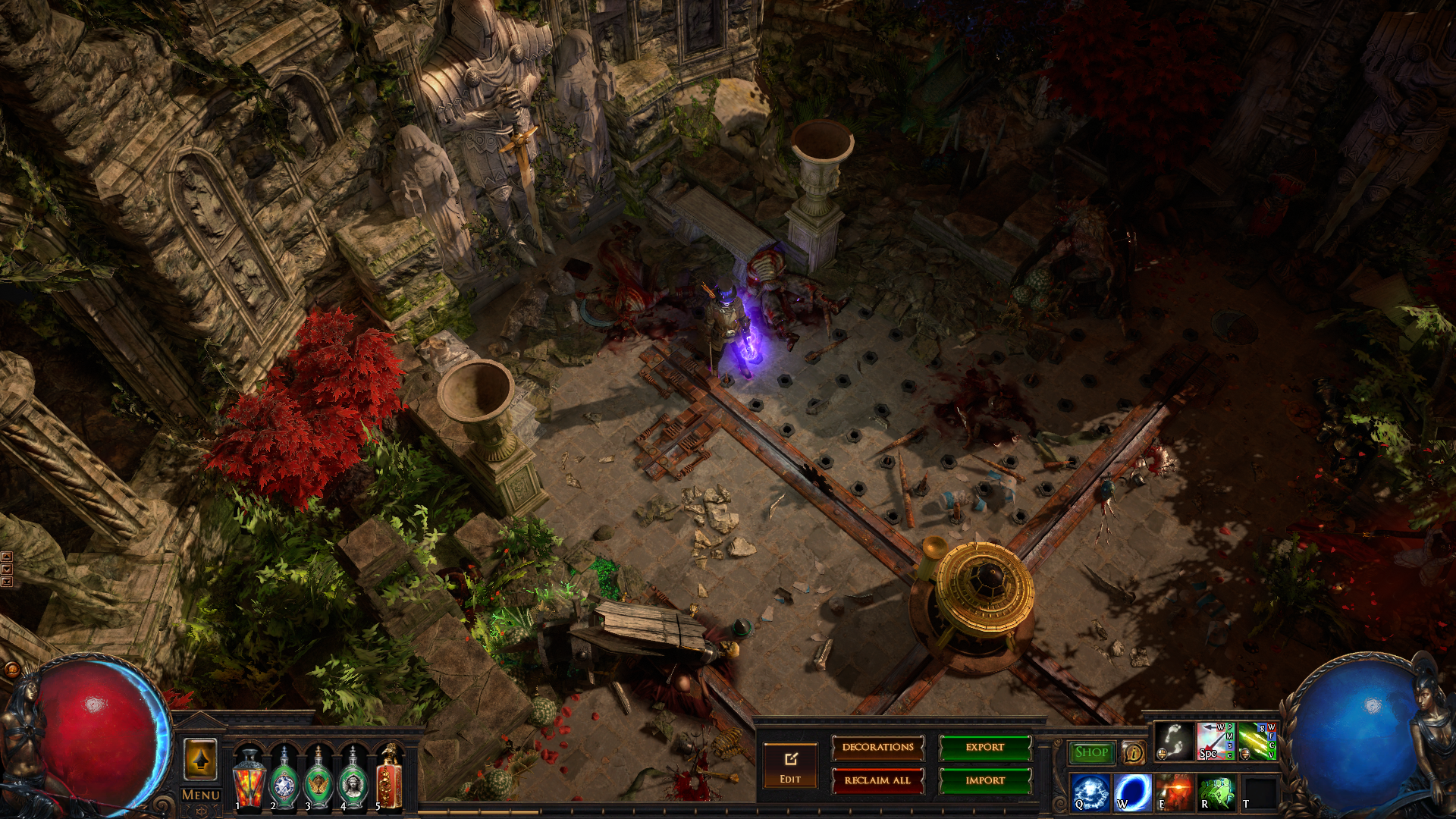This screenshot has height=819, width=1456.
Task: Use the green silver-bust flask in slot 4
Action: [353, 779]
